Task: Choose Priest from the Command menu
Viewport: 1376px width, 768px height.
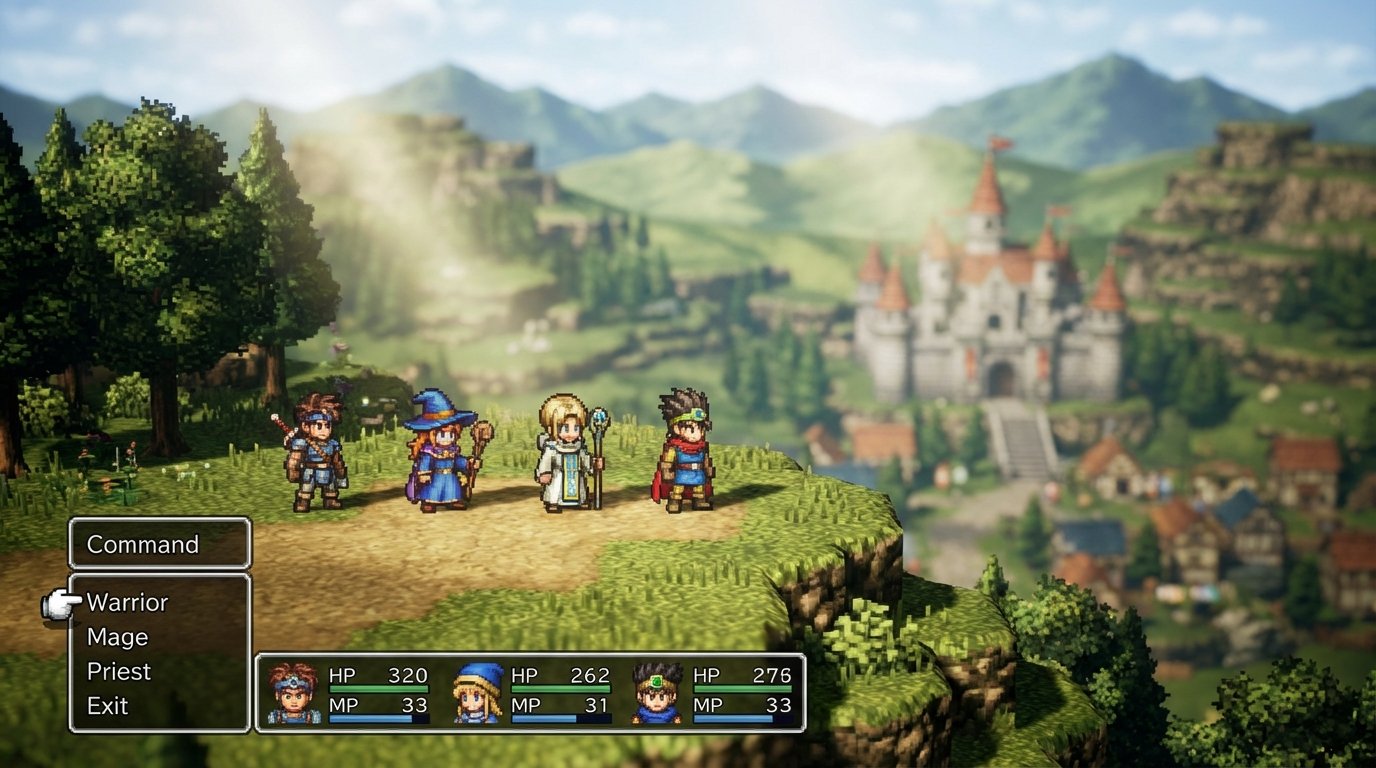Action: [122, 671]
